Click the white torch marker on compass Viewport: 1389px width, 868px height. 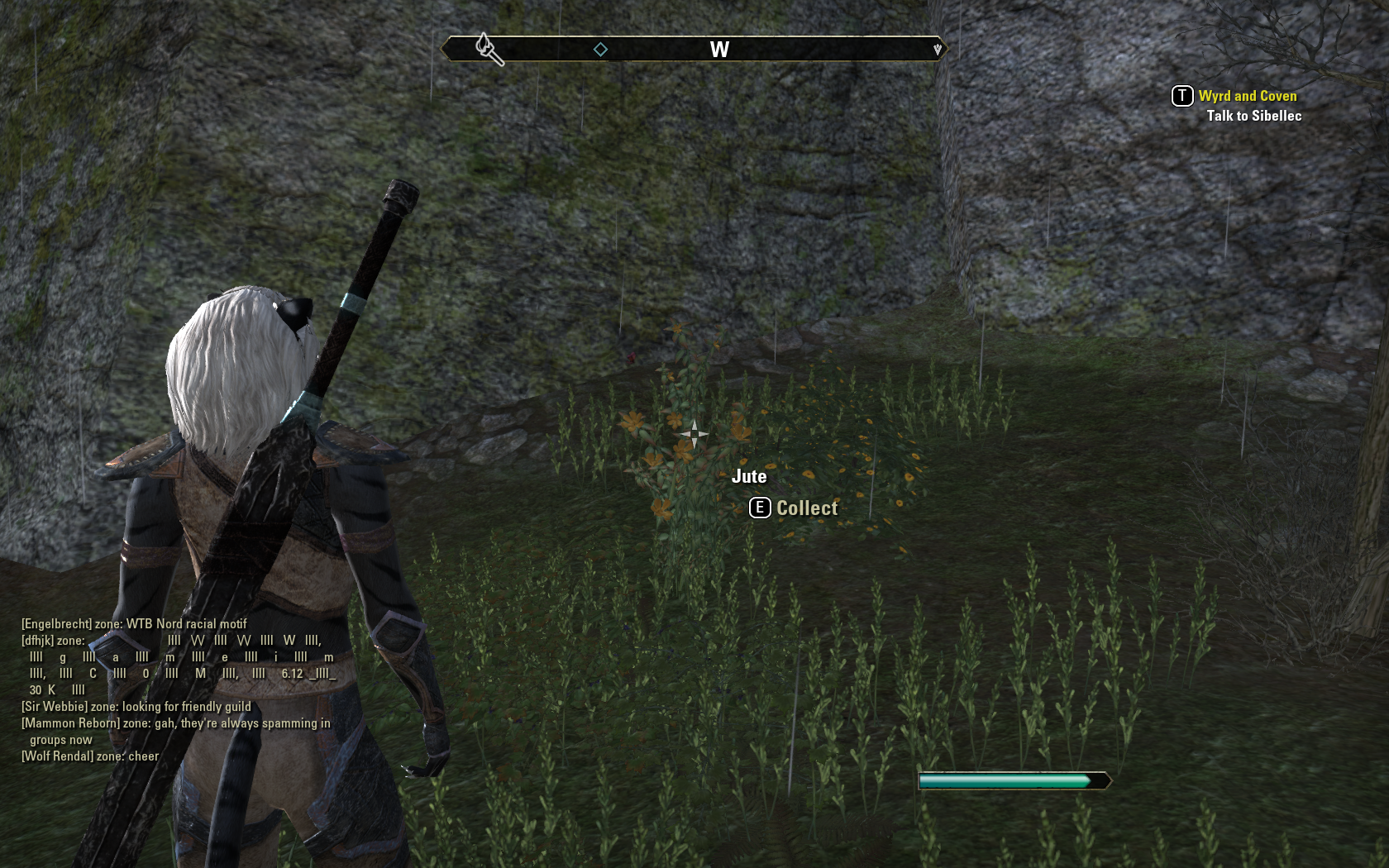tap(489, 49)
